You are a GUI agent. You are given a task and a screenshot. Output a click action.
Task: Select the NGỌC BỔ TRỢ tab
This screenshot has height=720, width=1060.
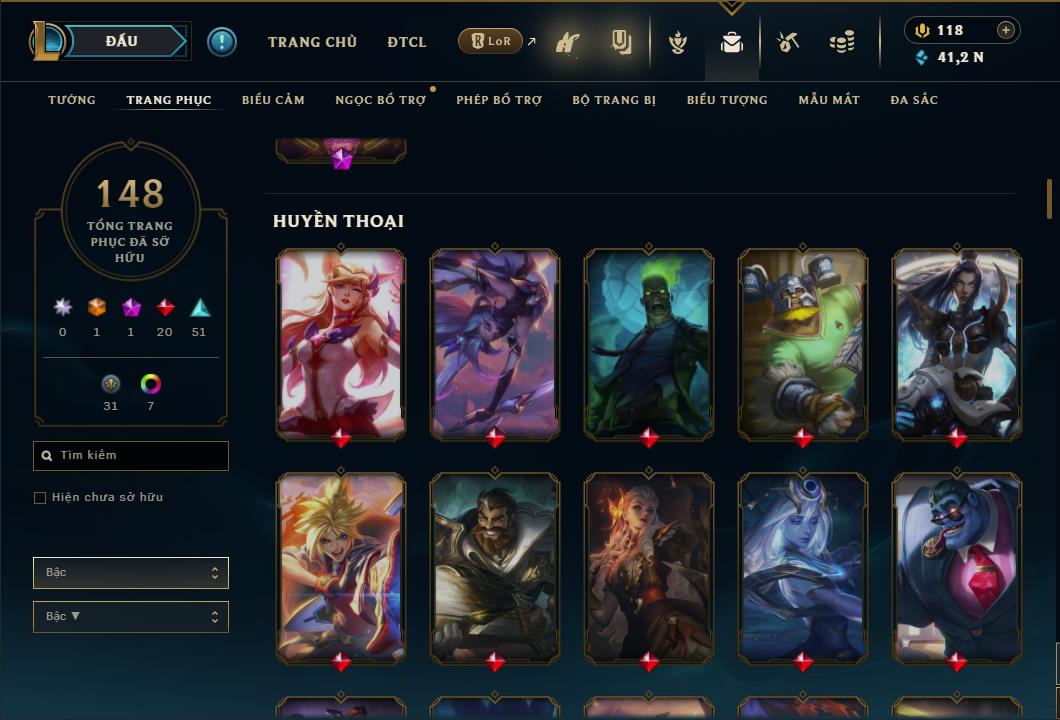point(380,100)
